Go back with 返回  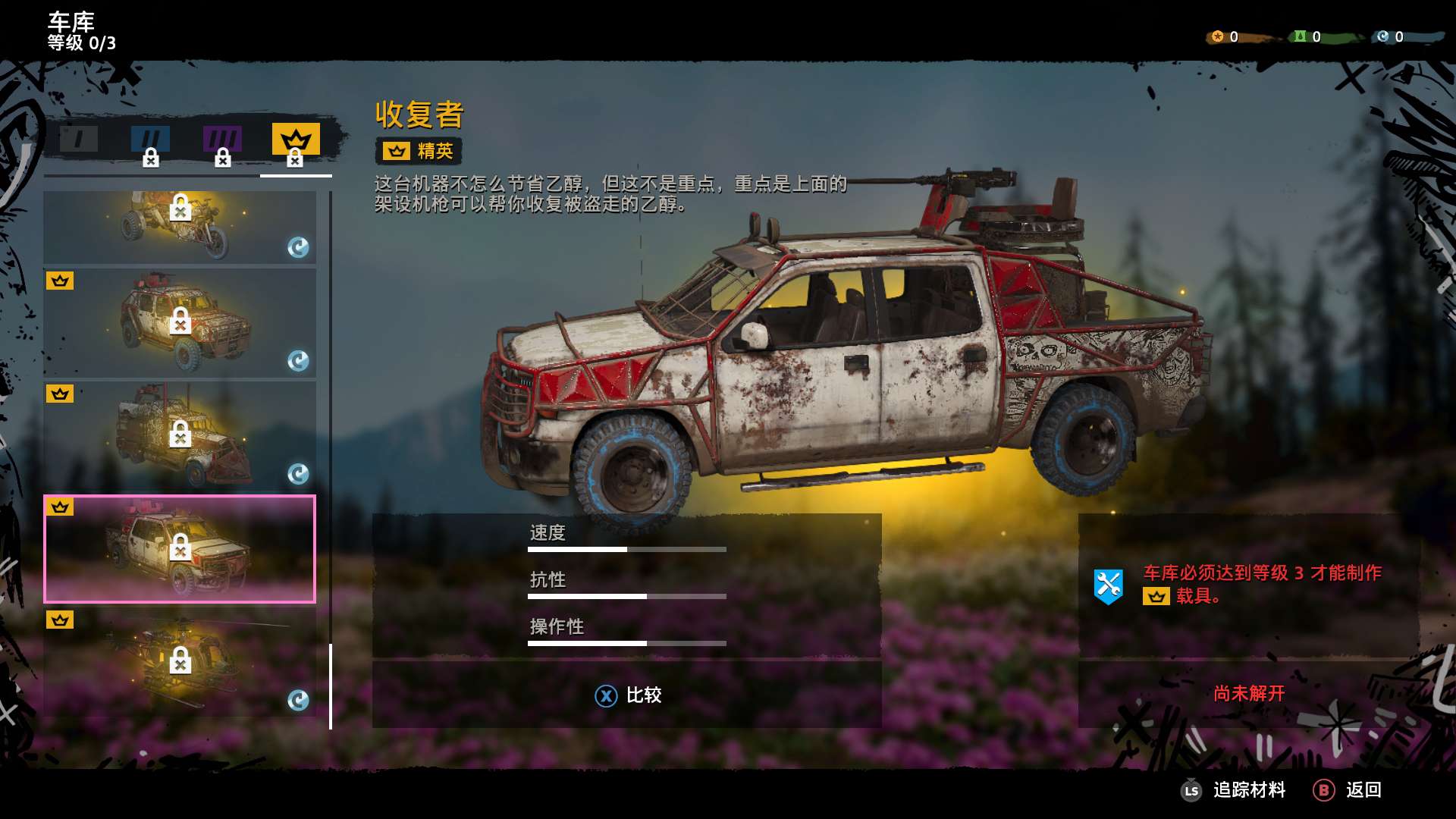[x=1348, y=790]
